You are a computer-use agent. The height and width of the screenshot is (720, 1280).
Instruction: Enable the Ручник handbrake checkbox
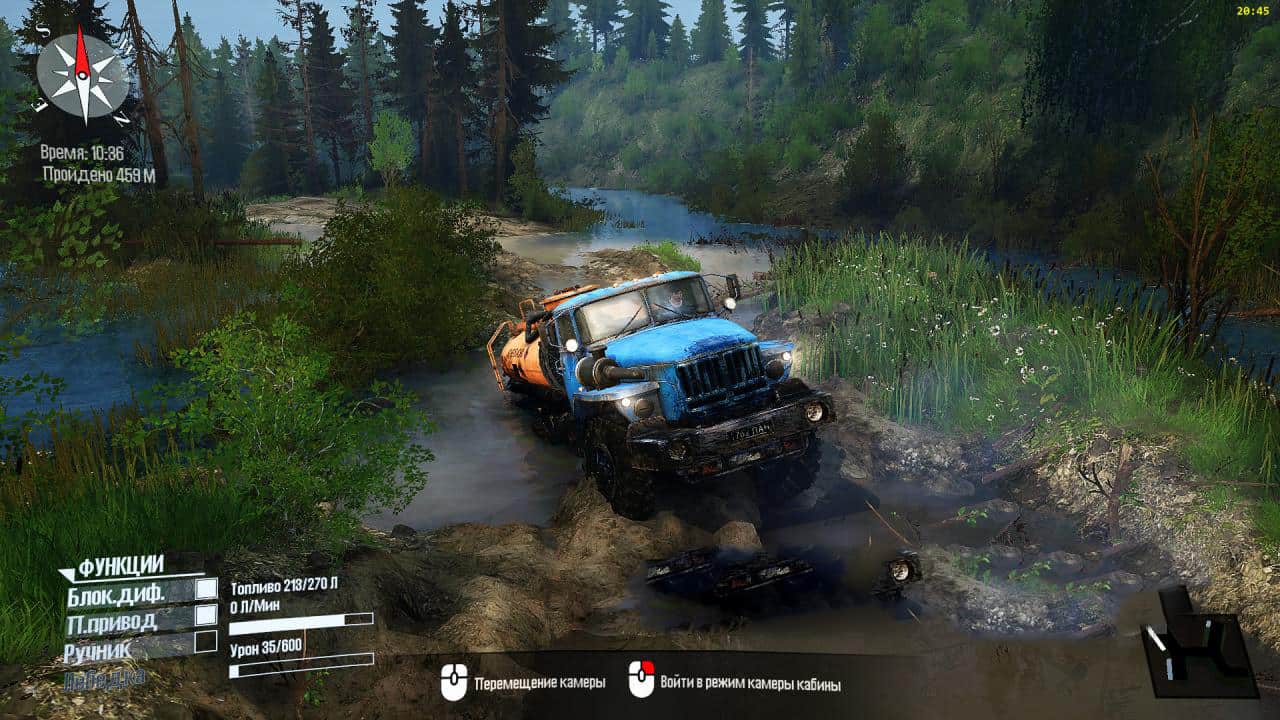(206, 642)
